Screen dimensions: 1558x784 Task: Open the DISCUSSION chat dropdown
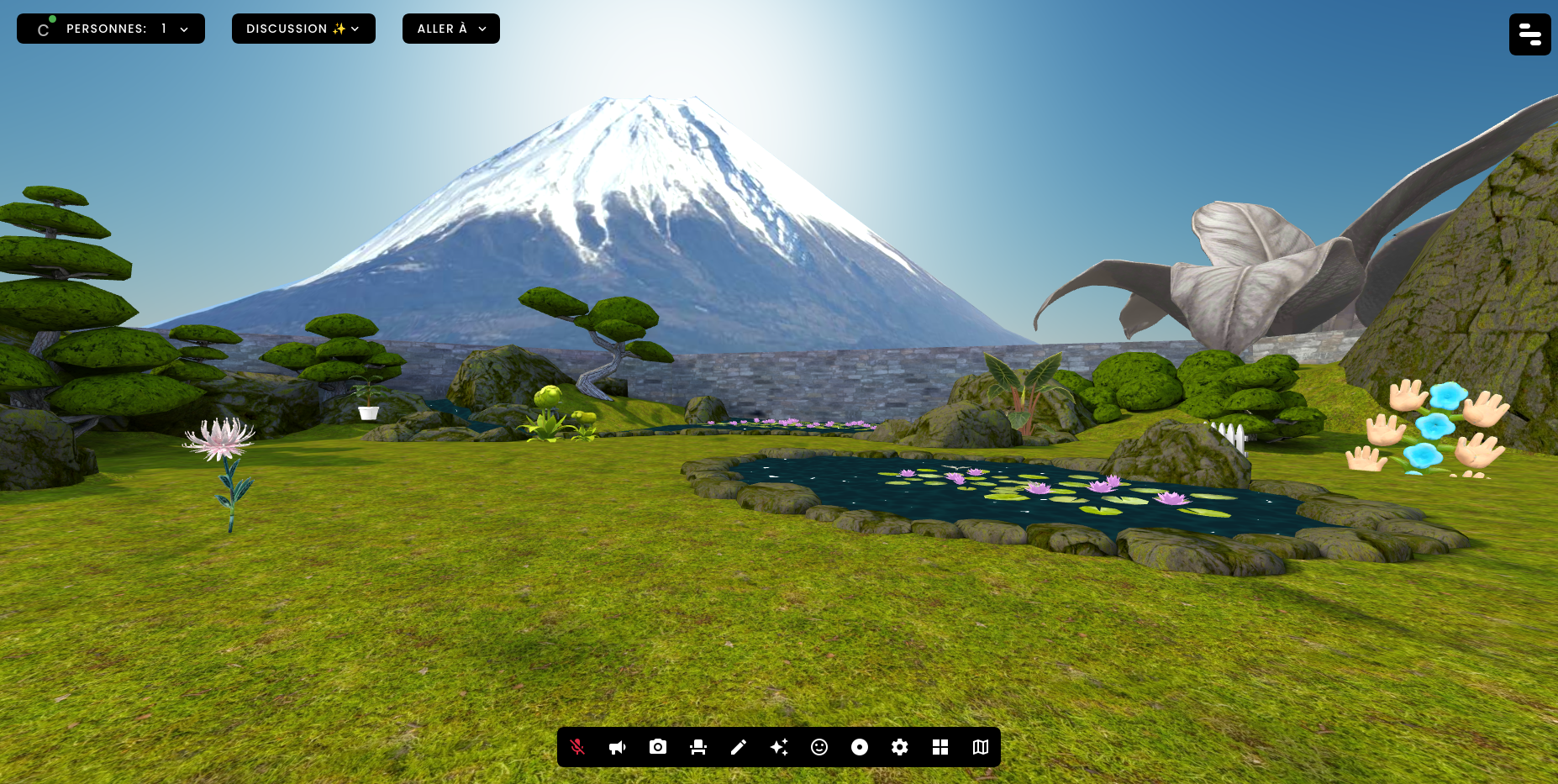pos(355,29)
